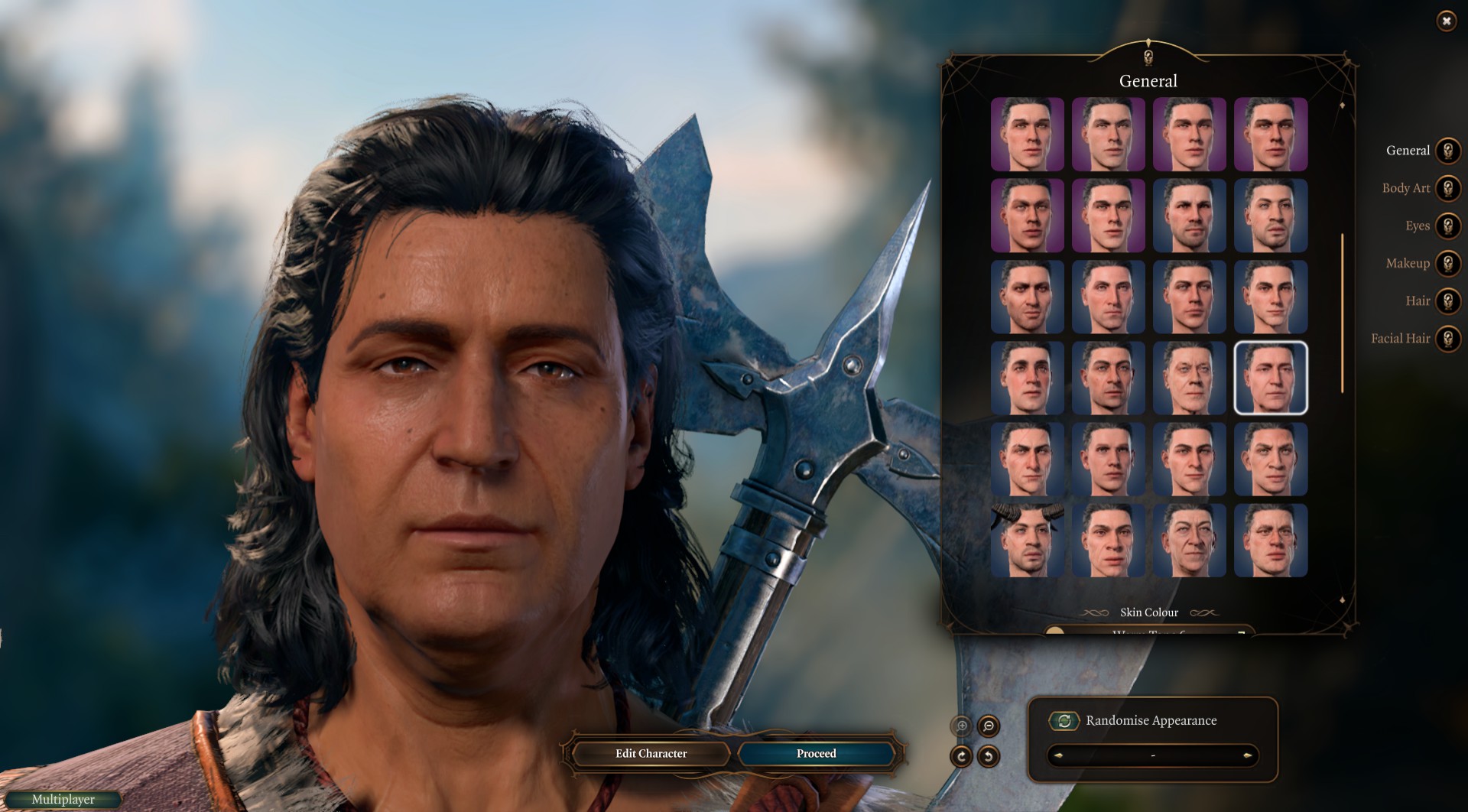Cycle to next option with right arrow
The height and width of the screenshot is (812, 1468).
[1247, 755]
